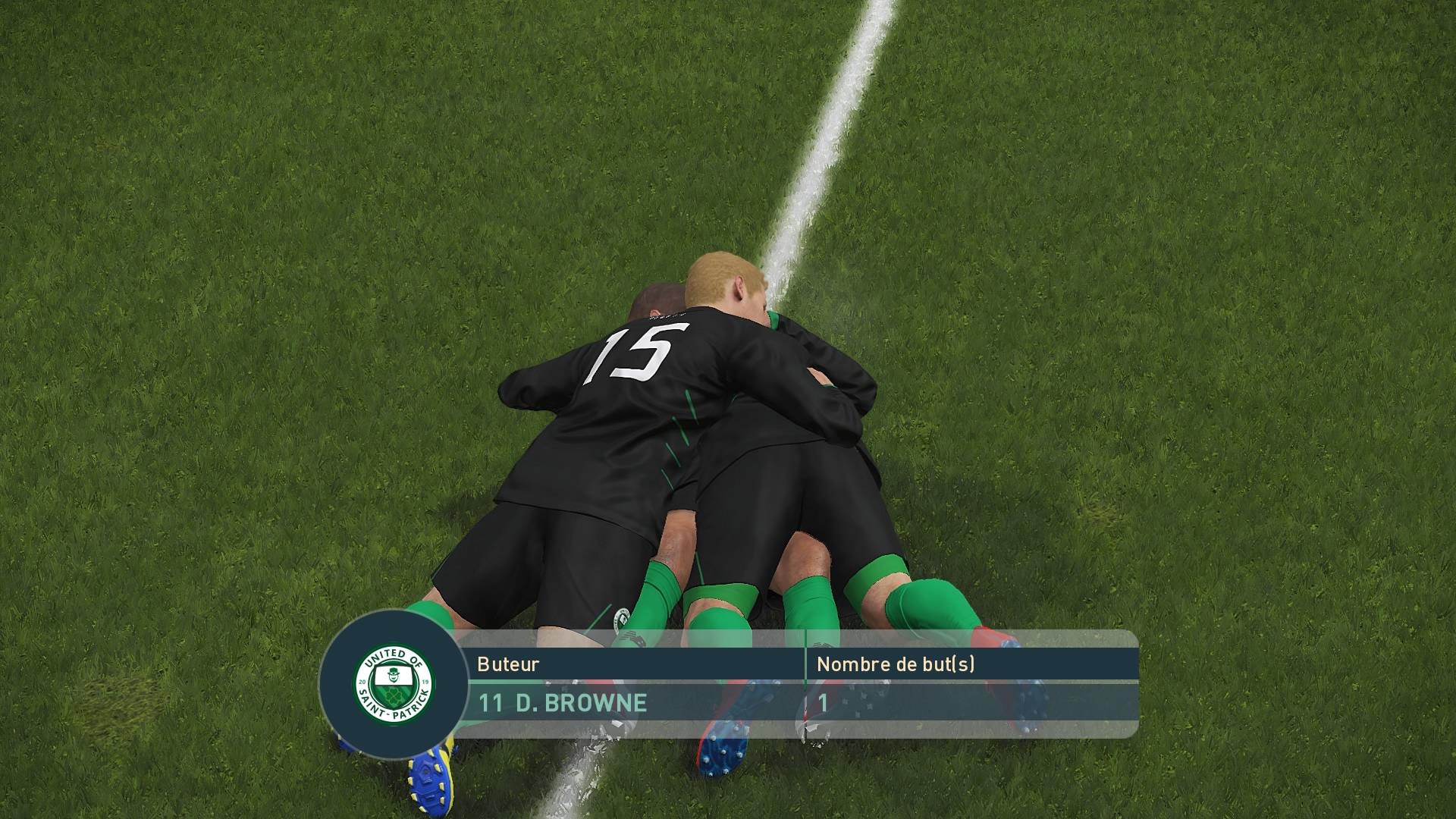Click the United of Saint-Patrick club crest
The height and width of the screenshot is (819, 1456).
tap(394, 683)
